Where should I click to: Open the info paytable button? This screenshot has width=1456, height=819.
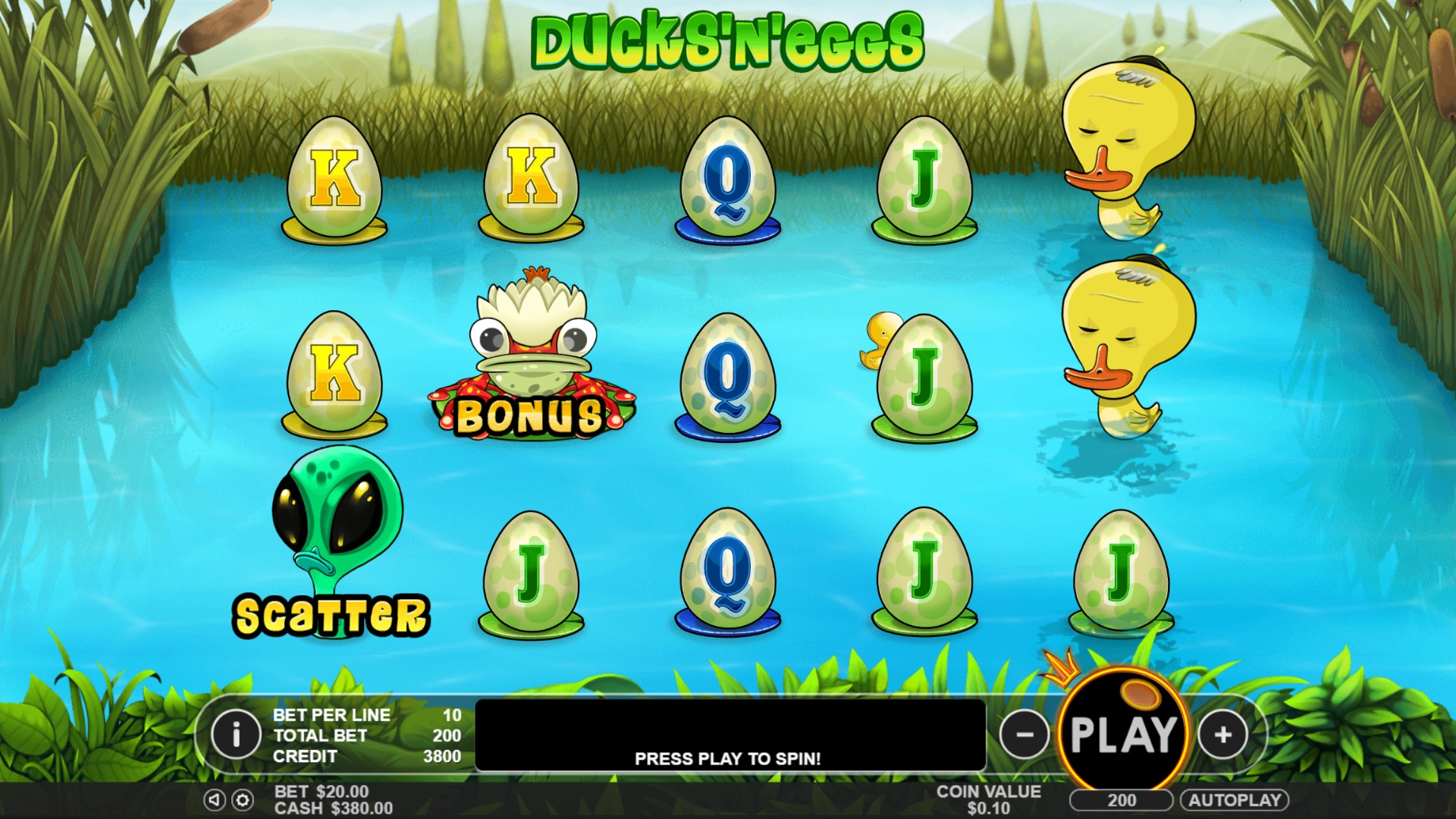[236, 734]
